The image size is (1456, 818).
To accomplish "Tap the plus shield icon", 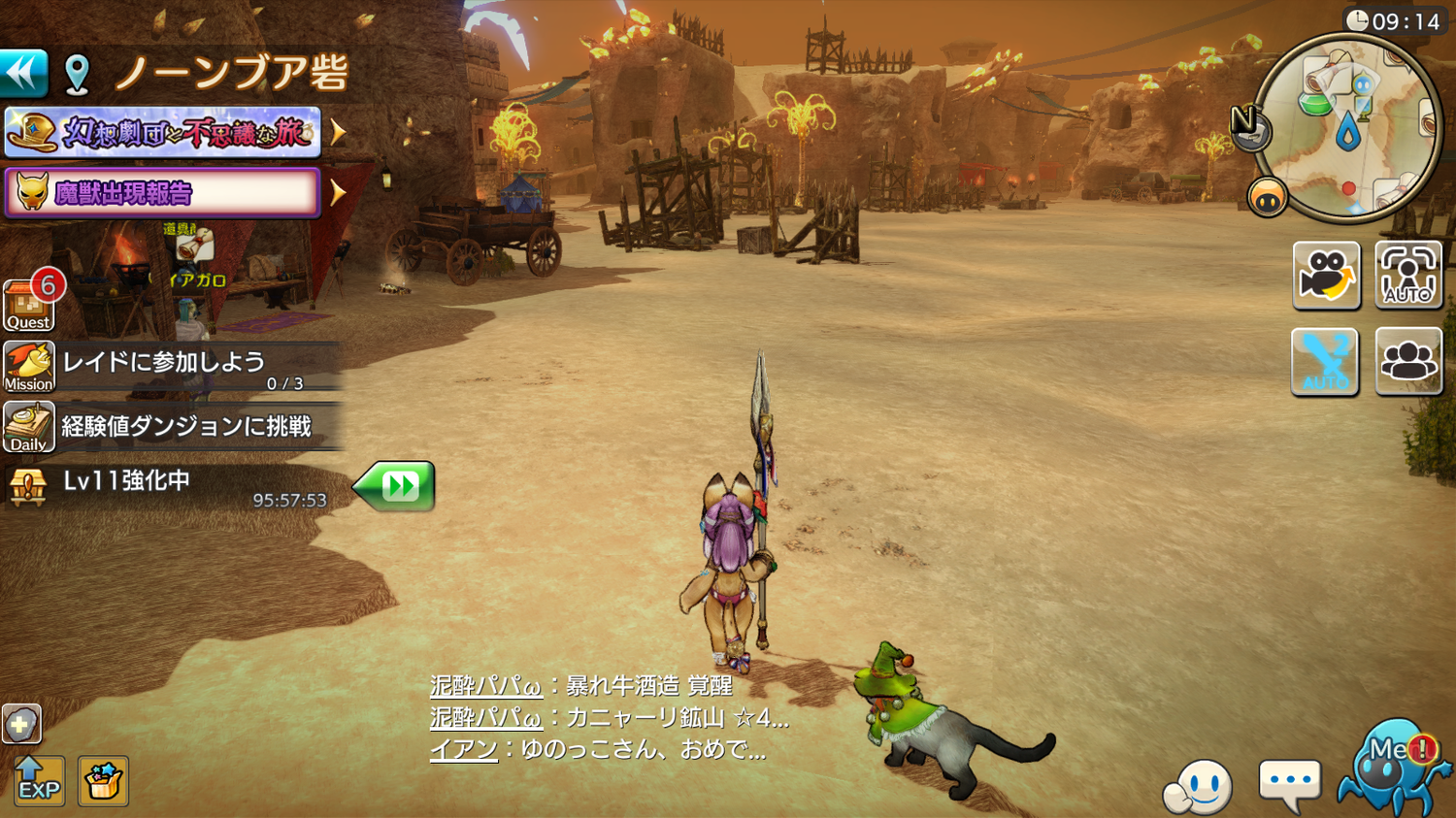I will 21,724.
